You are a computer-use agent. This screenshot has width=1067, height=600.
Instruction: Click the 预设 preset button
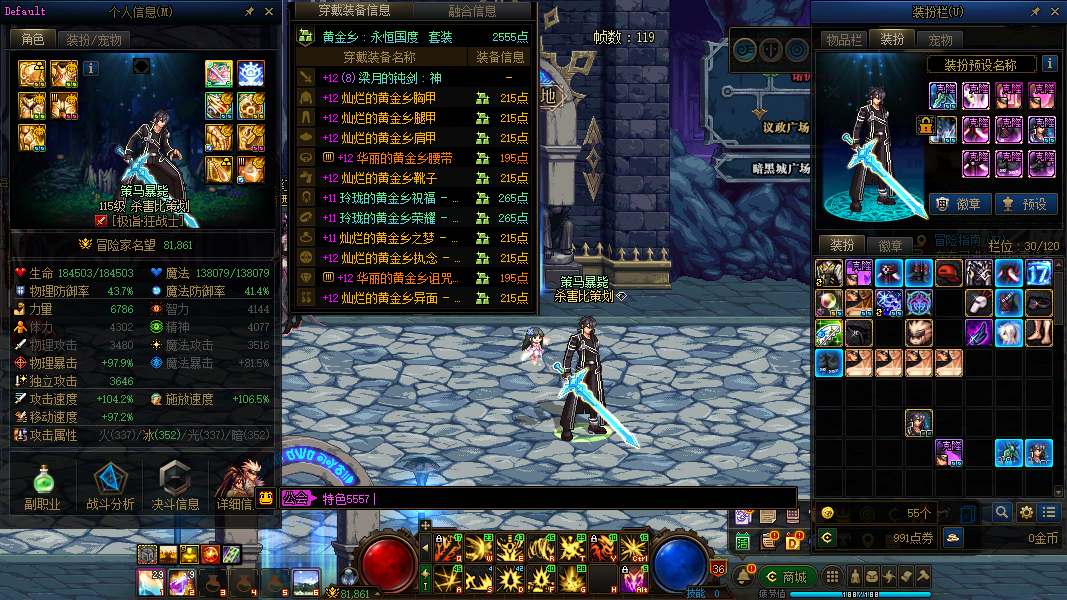tap(1024, 204)
